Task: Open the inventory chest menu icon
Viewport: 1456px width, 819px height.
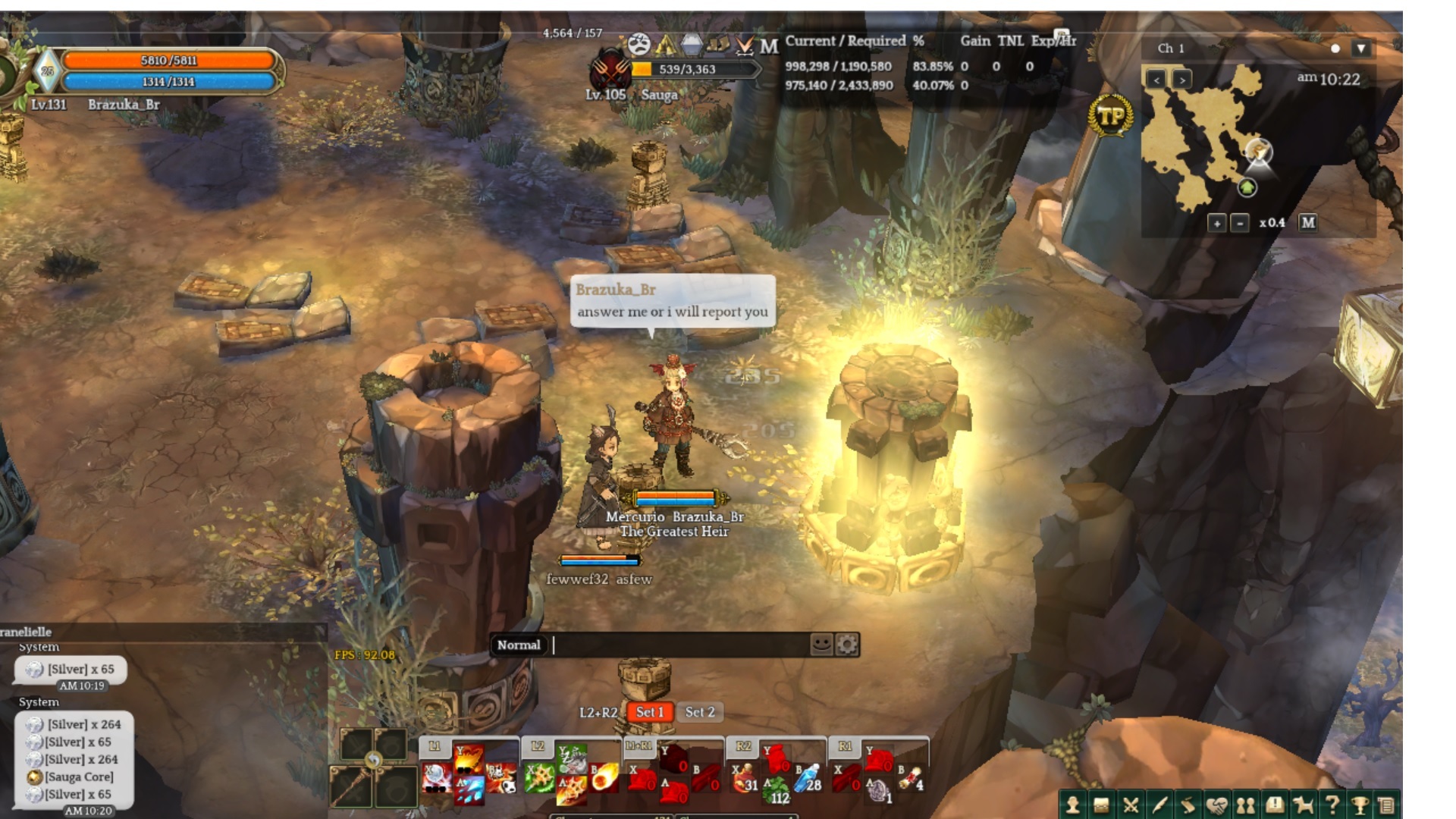Action: pyautogui.click(x=1101, y=805)
